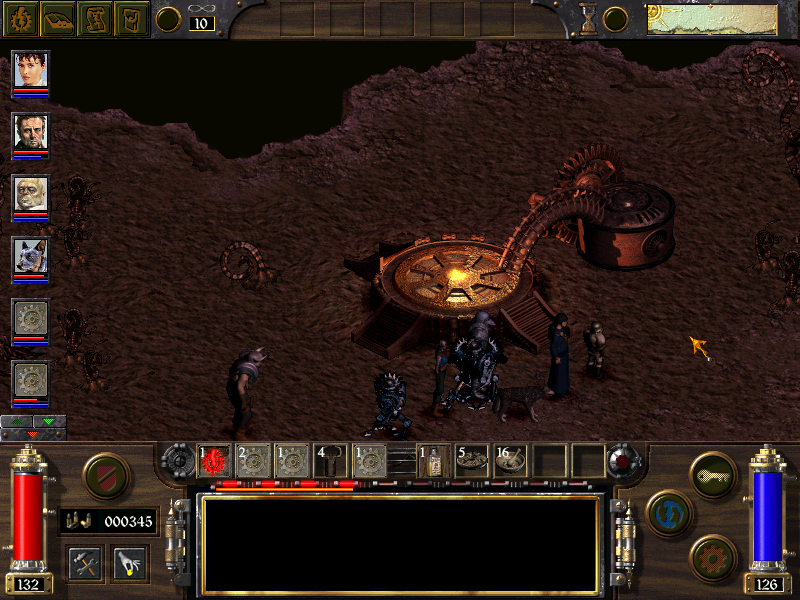Select the woman's party portrait
Image resolution: width=800 pixels, height=600 pixels.
coord(30,72)
